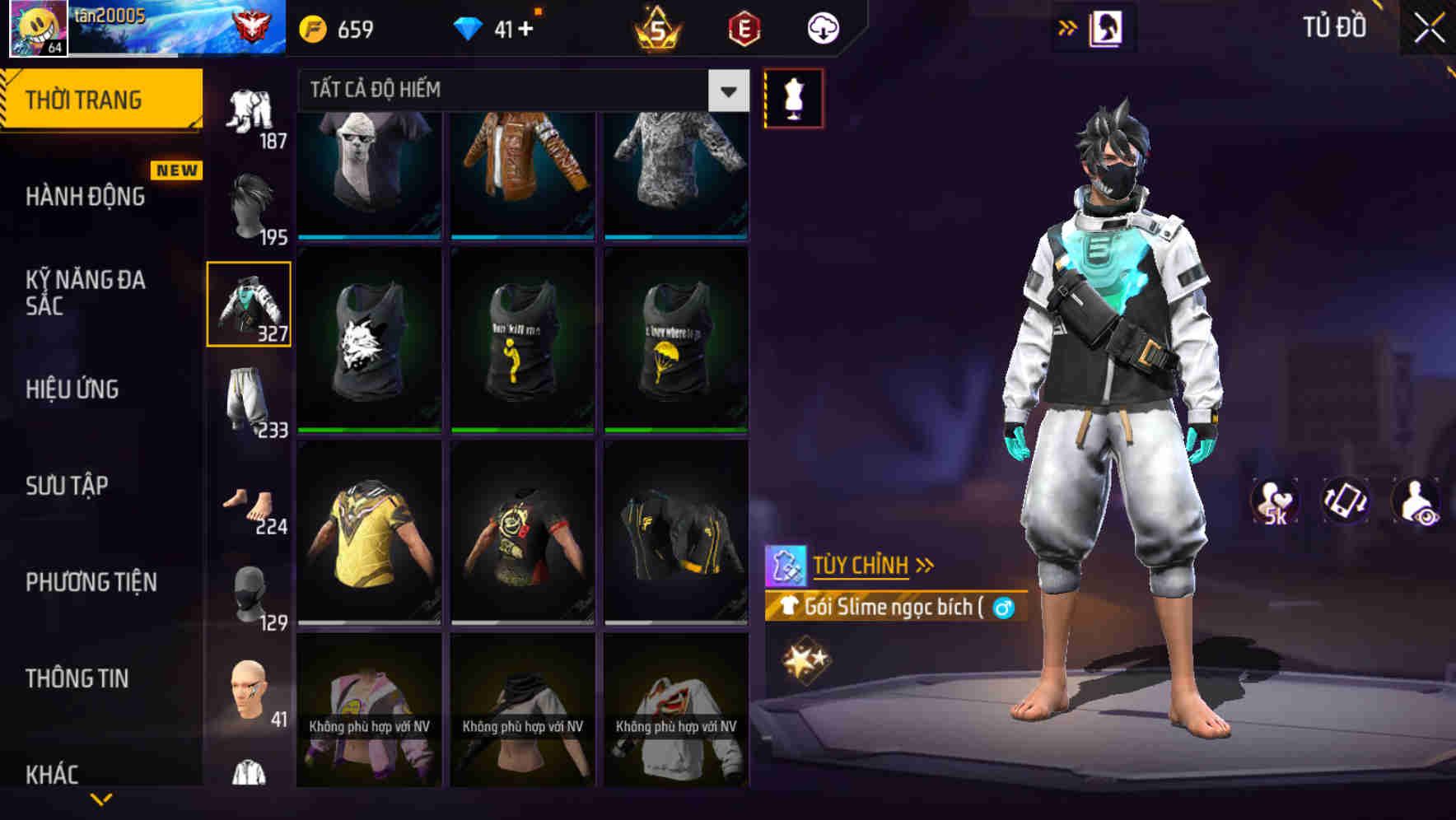The height and width of the screenshot is (820, 1456).
Task: Toggle the male gender symbol on Slime pack
Action: click(x=1006, y=608)
